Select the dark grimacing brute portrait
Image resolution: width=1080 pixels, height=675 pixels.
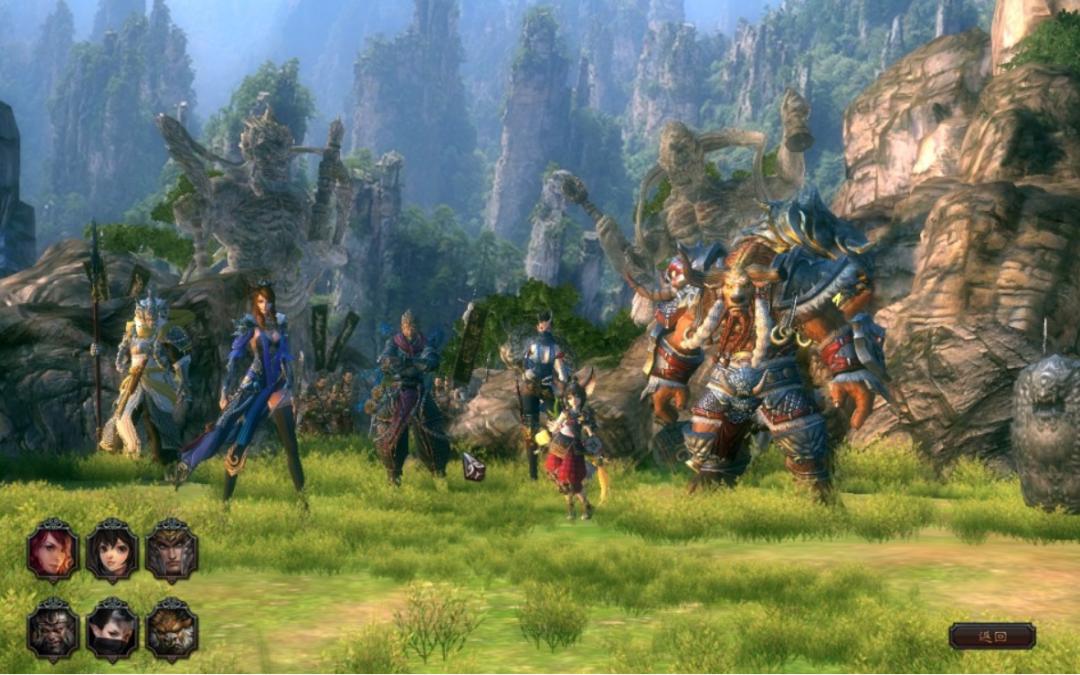tap(53, 630)
